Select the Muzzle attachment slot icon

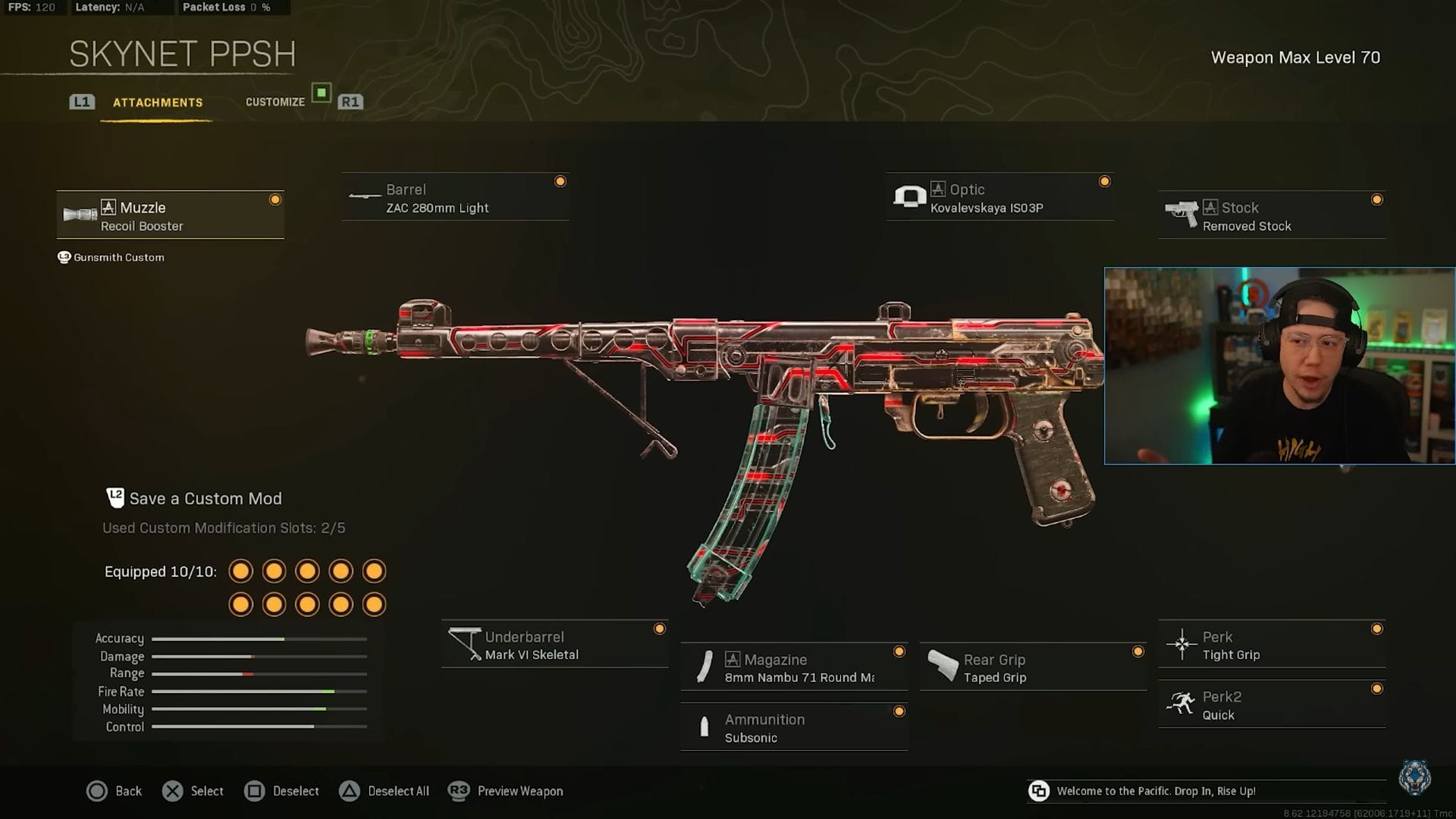pyautogui.click(x=80, y=215)
